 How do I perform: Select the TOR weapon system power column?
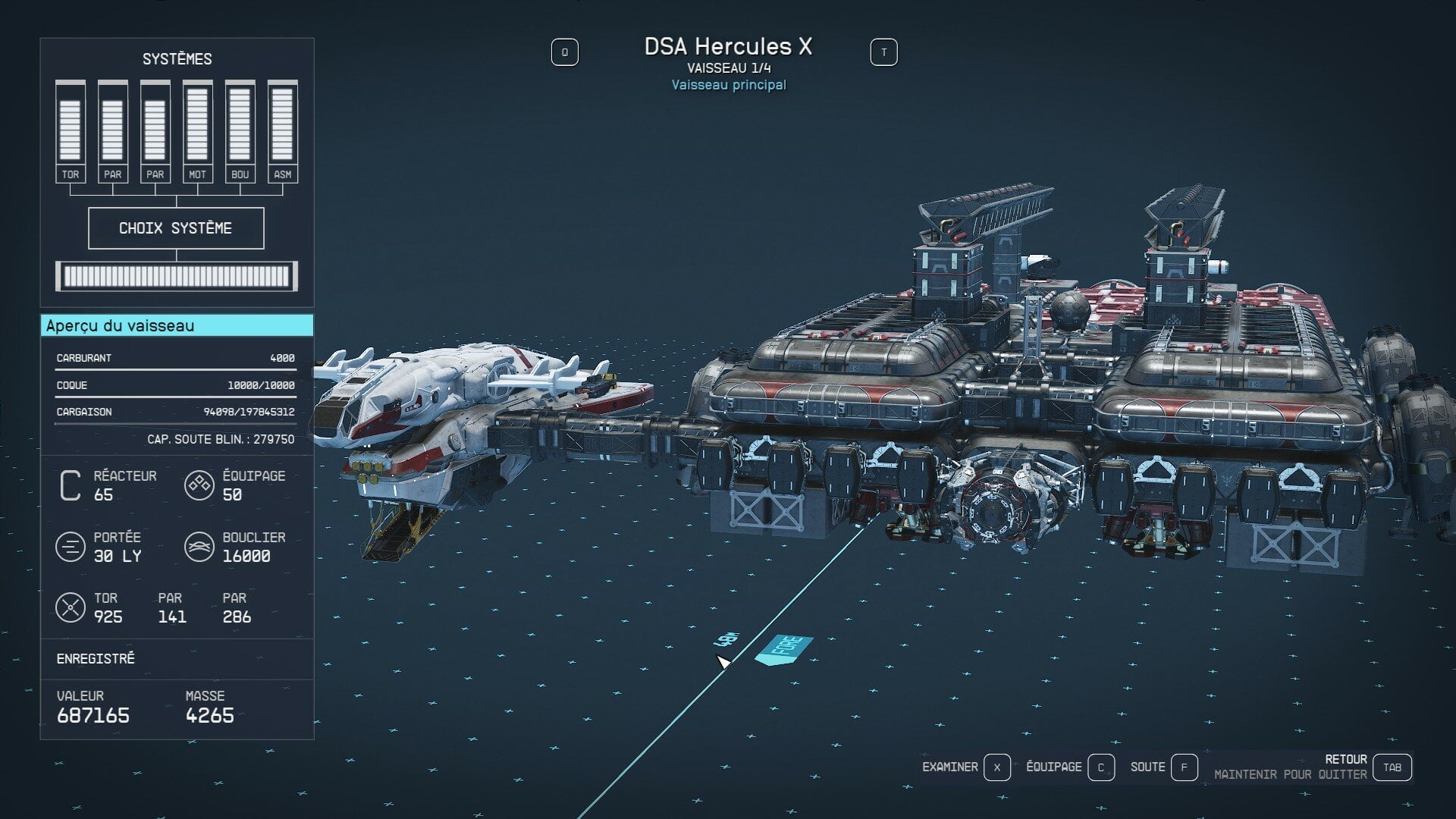coord(71,130)
